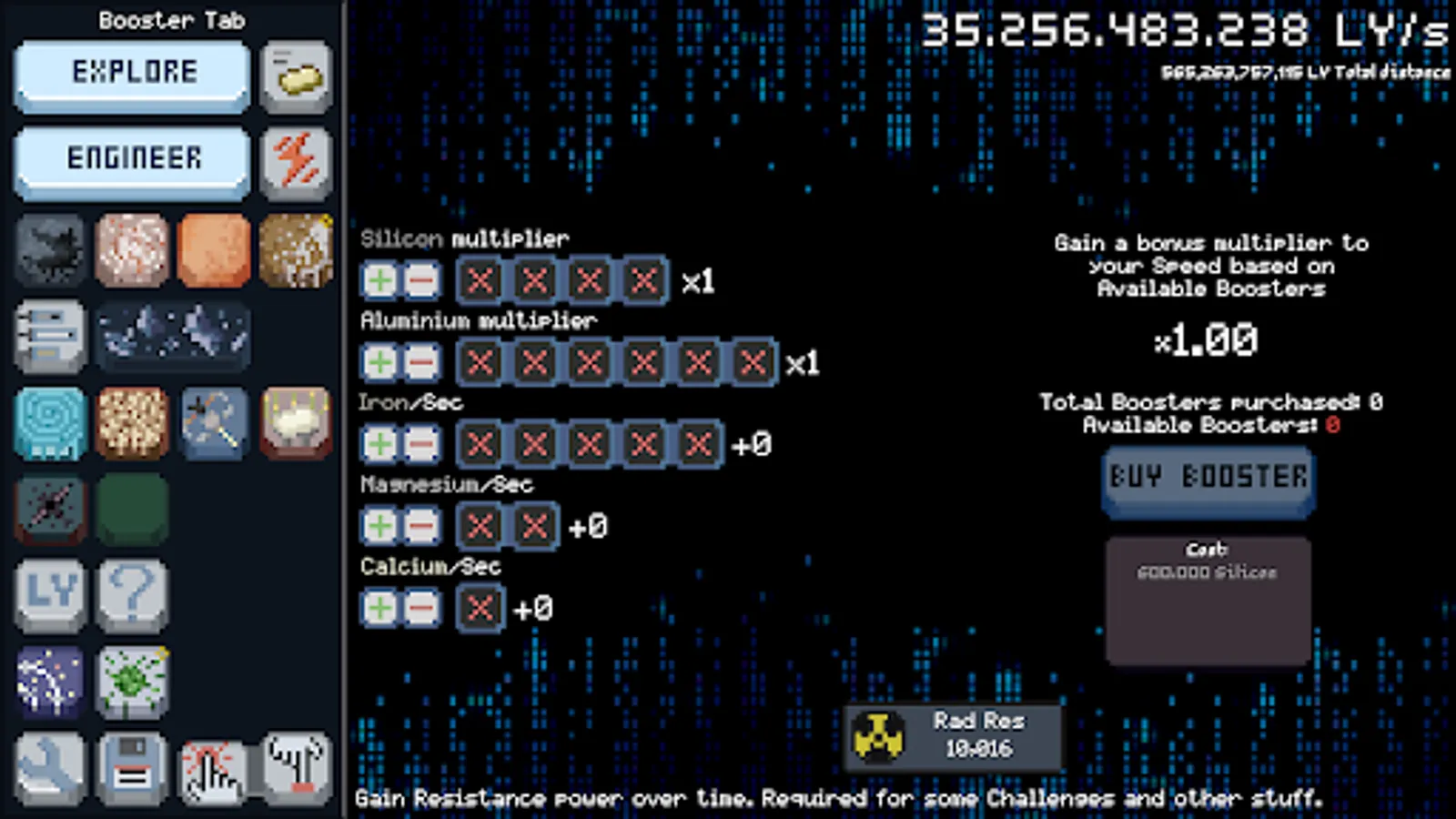Click the floppy disk save icon
This screenshot has width=1456, height=819.
point(132,769)
